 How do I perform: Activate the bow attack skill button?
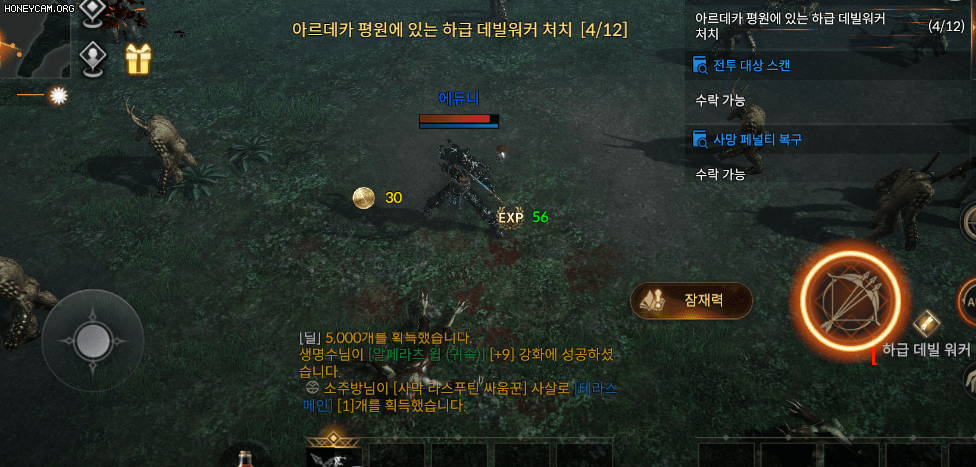pyautogui.click(x=851, y=295)
